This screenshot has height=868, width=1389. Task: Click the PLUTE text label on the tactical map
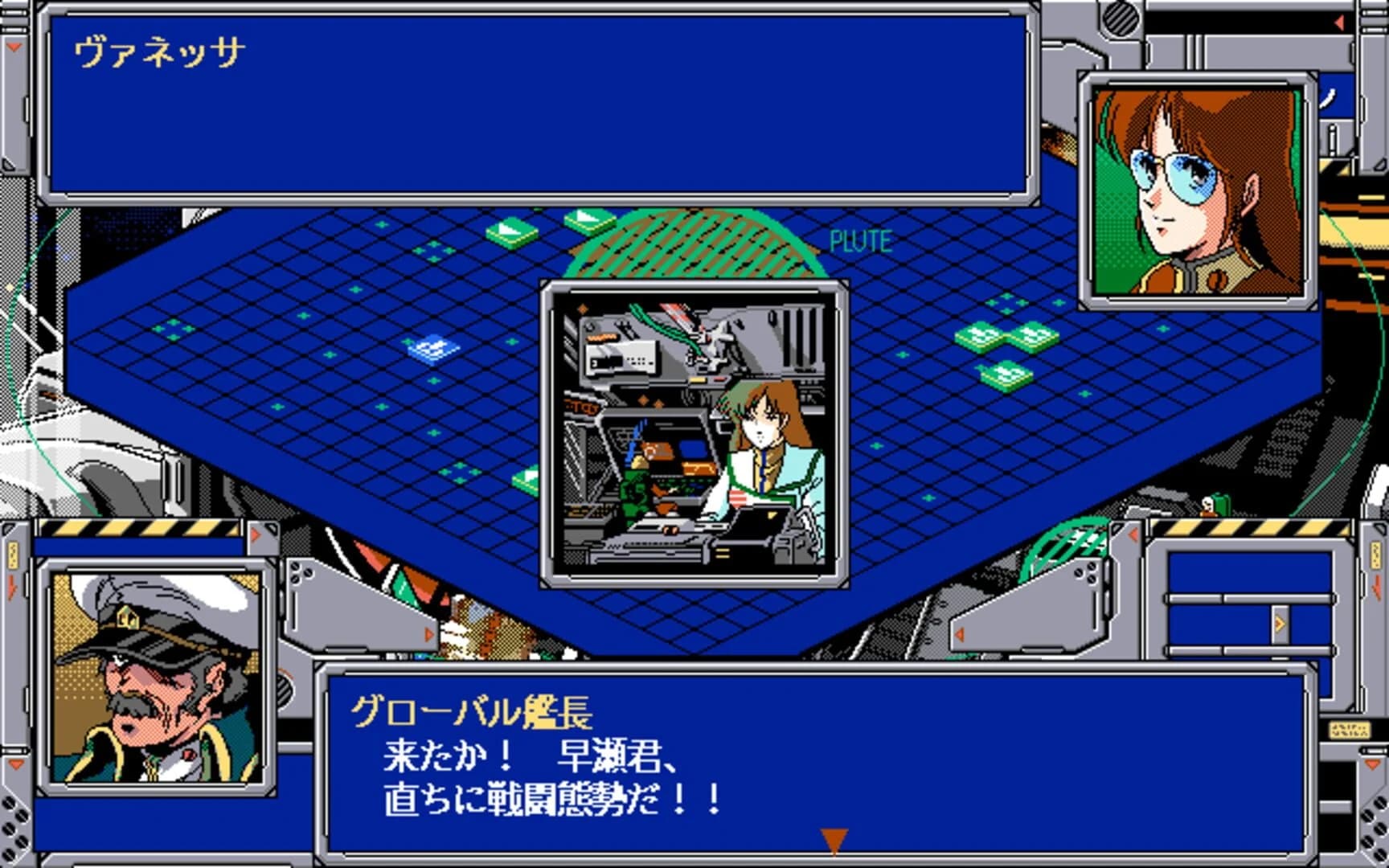860,238
